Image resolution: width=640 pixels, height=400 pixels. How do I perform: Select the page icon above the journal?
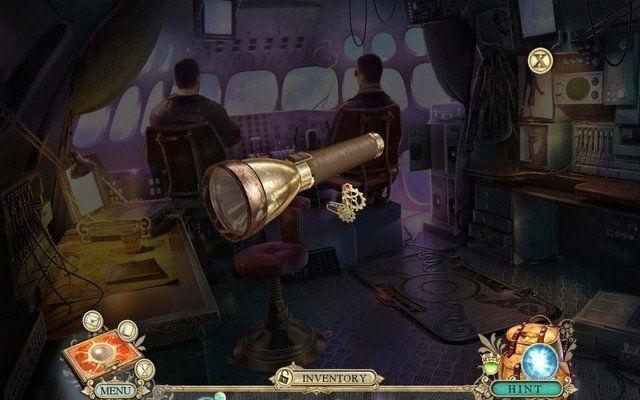(x=127, y=329)
